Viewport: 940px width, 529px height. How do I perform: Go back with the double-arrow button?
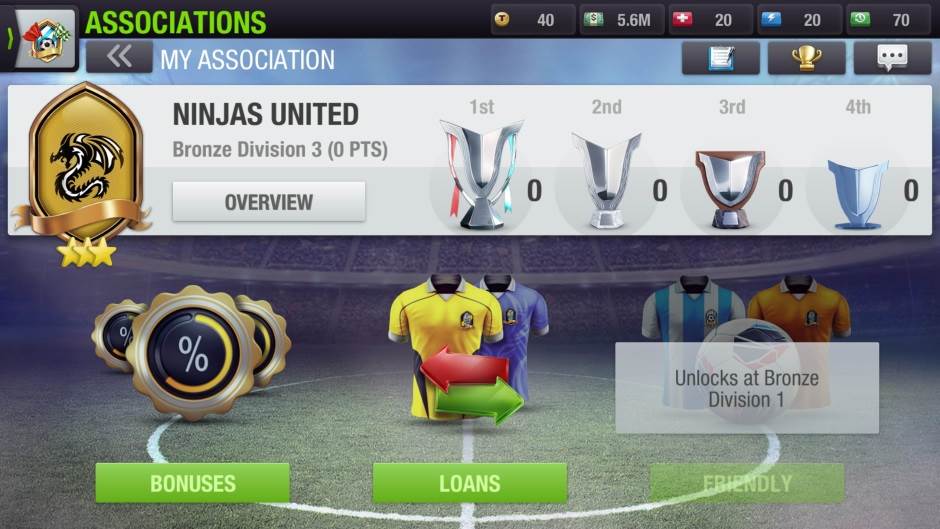[119, 58]
